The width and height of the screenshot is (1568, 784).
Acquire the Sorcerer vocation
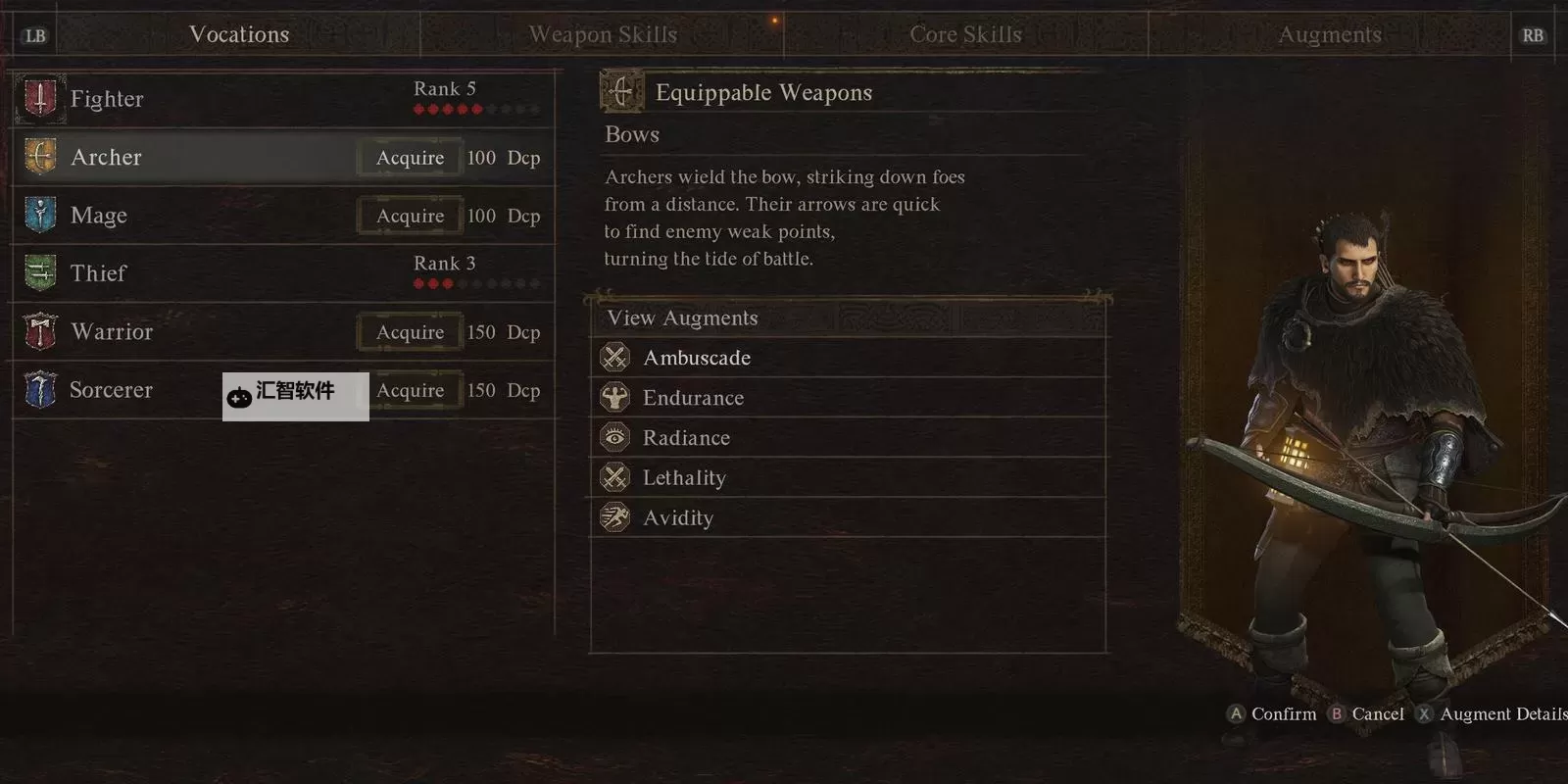point(410,390)
